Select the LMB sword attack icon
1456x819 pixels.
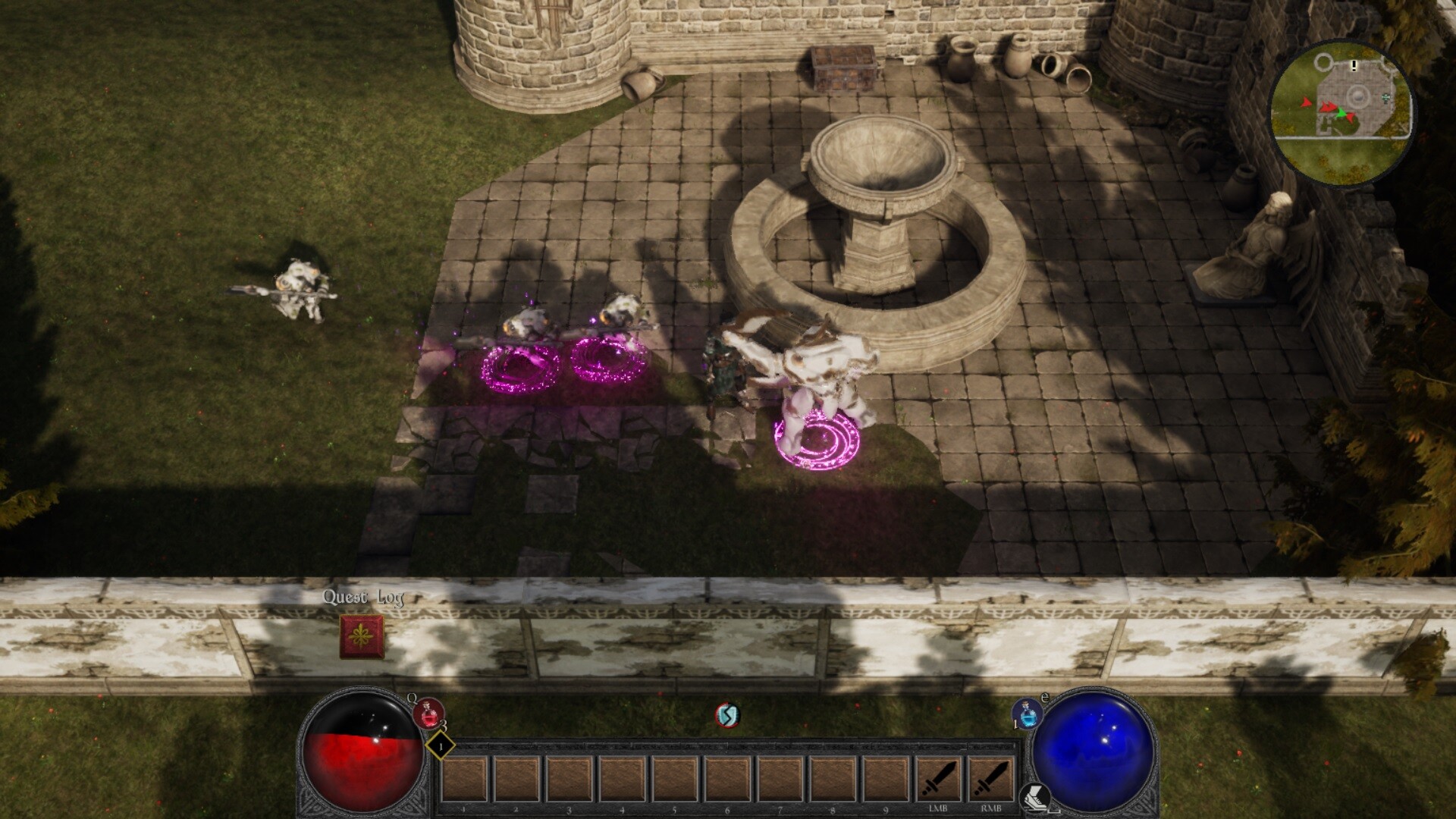click(940, 779)
